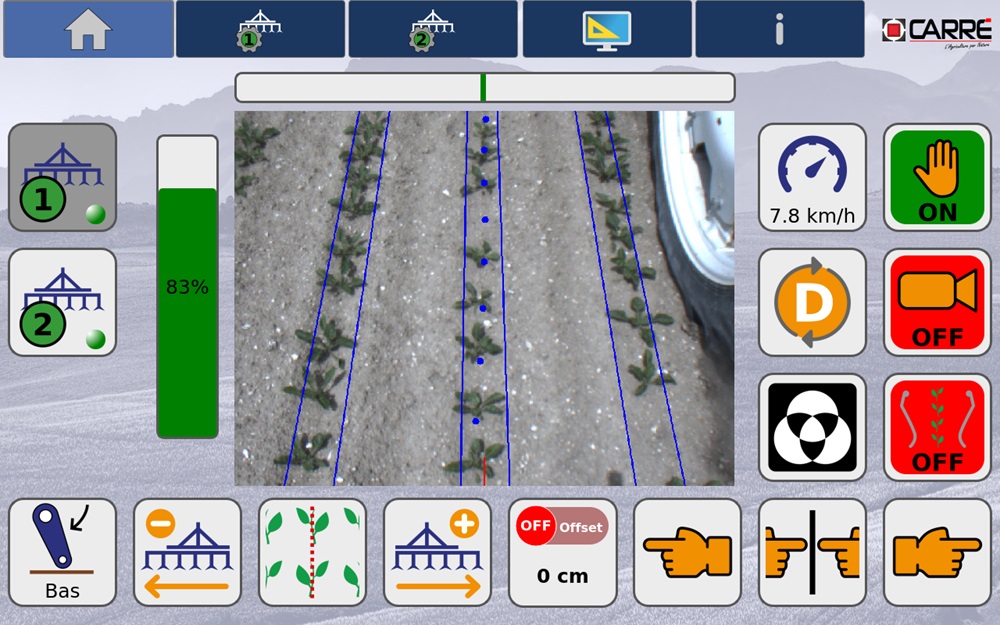Viewport: 1000px width, 625px height.
Task: Shift implement right with the plus button
Action: pos(437,552)
